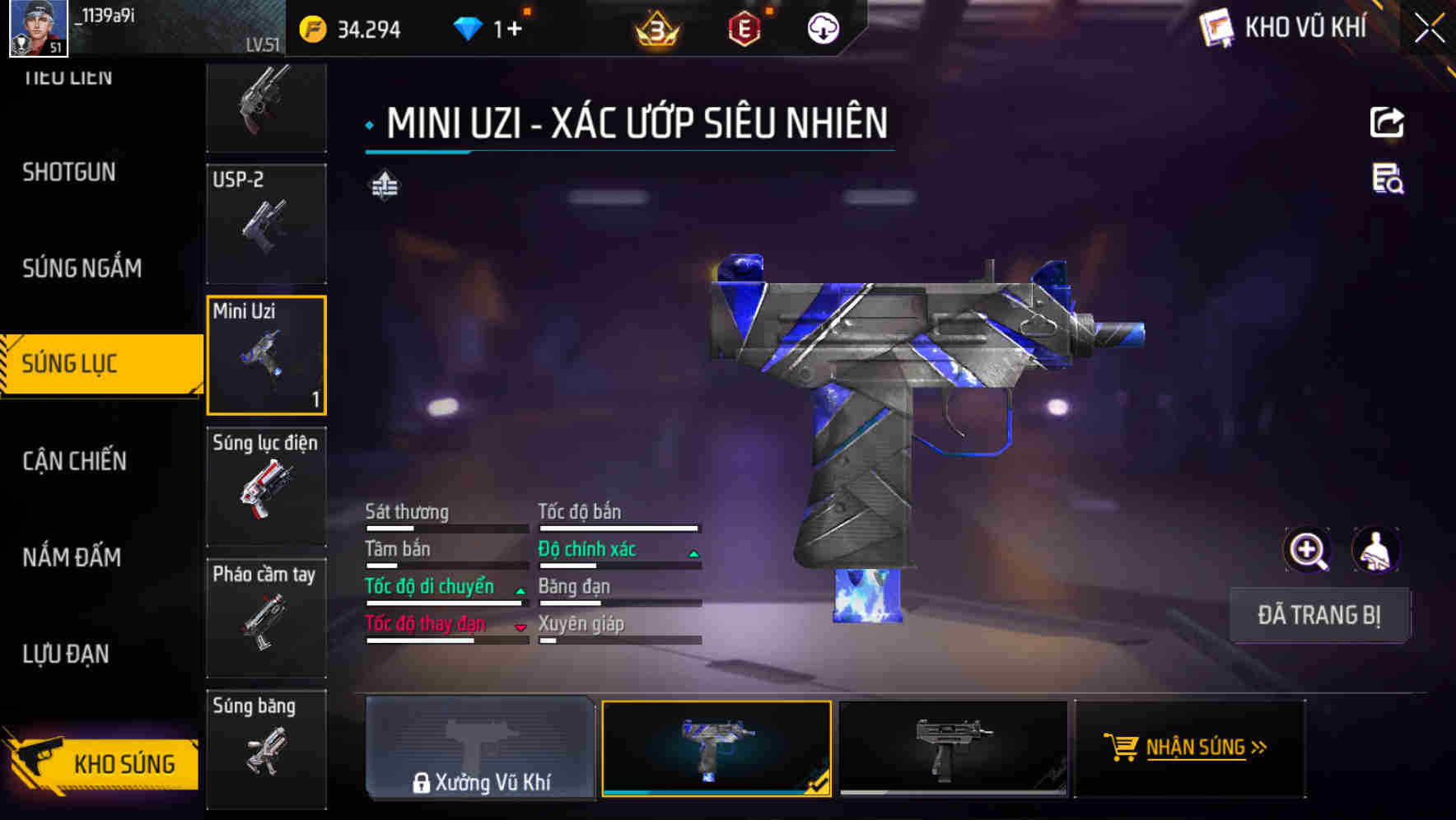The width and height of the screenshot is (1456, 820).
Task: Switch to the SHOTGUN category
Action: (x=69, y=172)
